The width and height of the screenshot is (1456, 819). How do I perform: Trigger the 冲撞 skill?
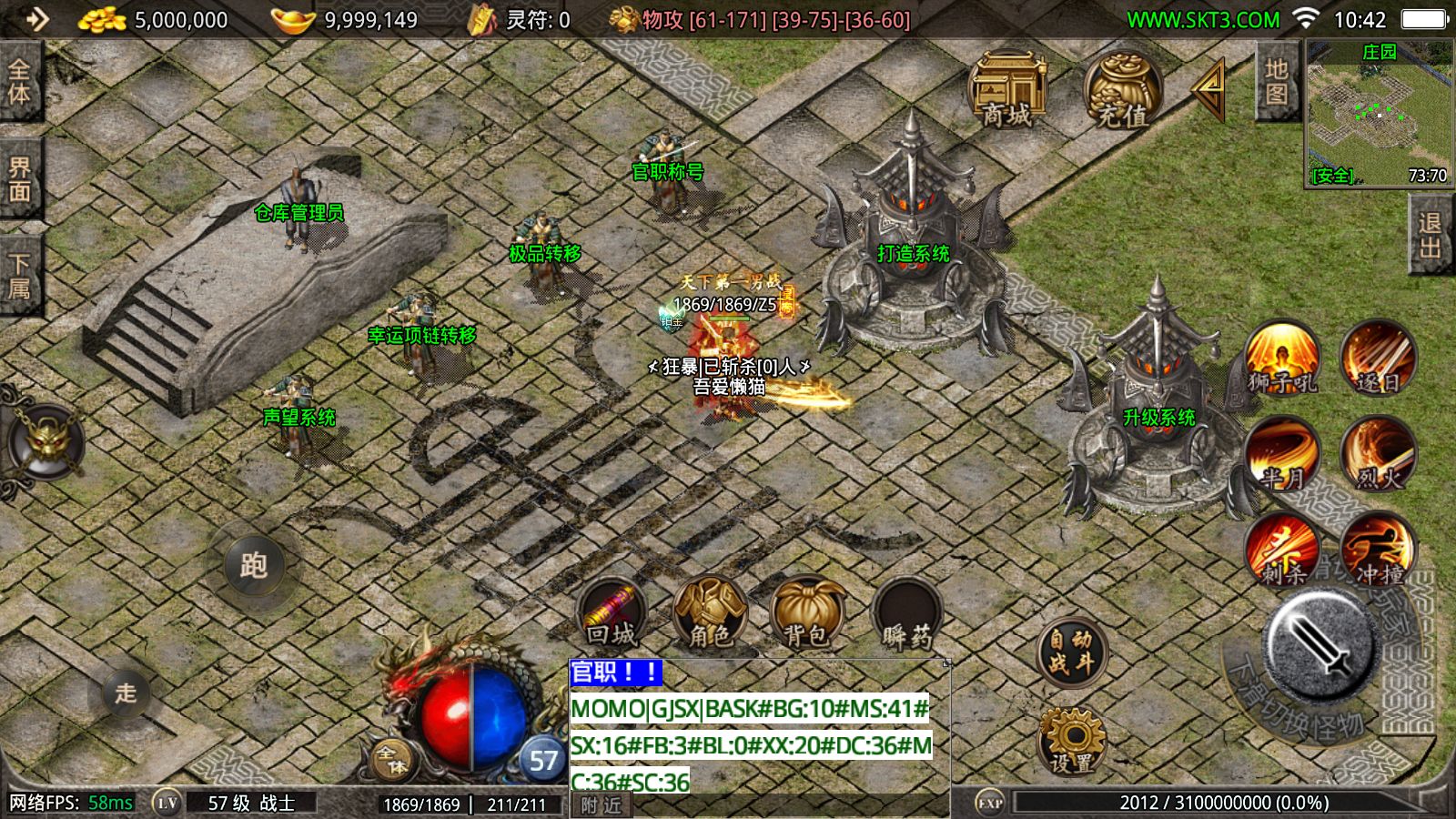click(x=1378, y=549)
